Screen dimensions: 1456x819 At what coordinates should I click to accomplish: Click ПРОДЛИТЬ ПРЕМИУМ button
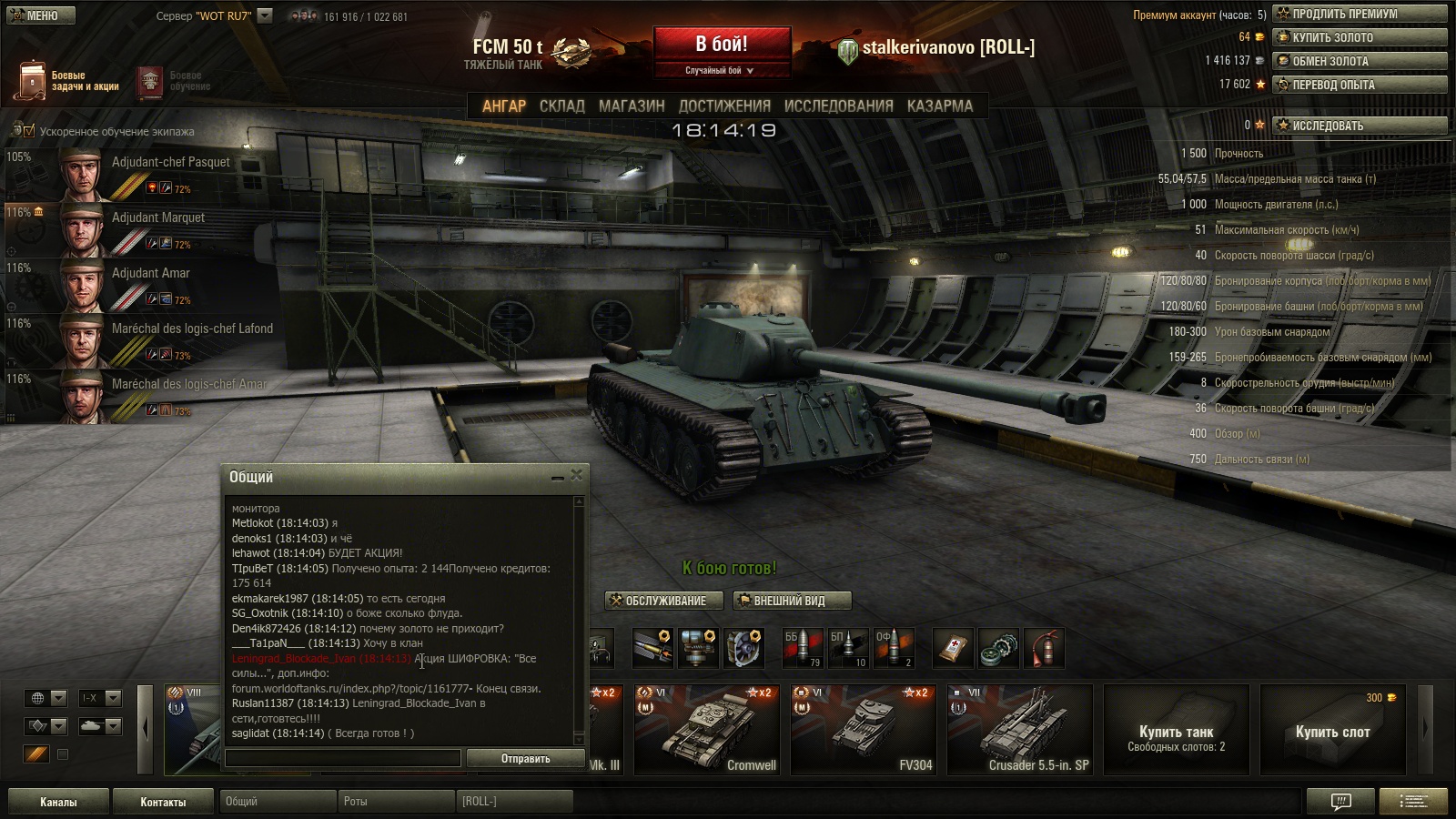coord(1359,14)
